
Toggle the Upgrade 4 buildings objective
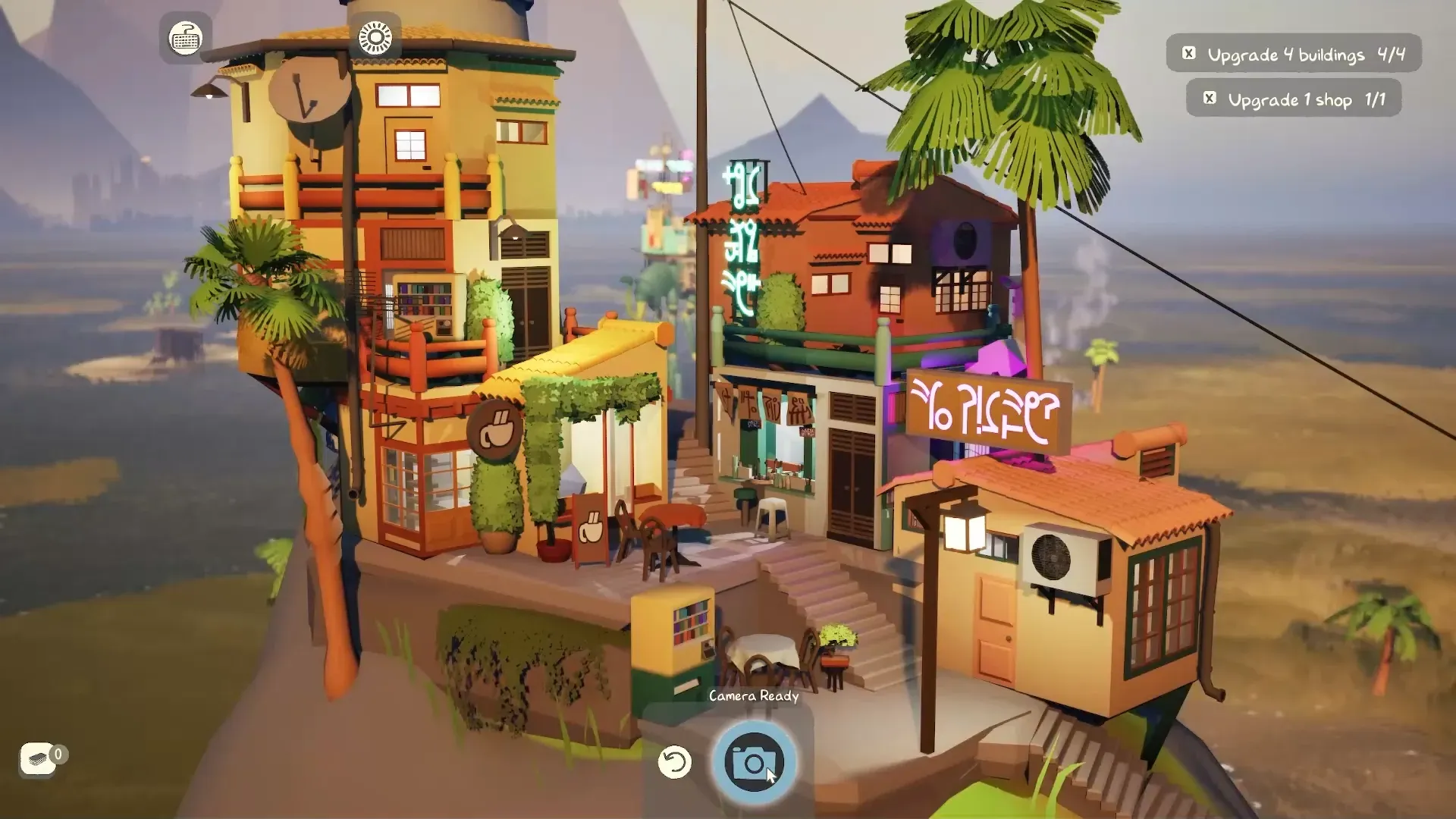(x=1189, y=53)
